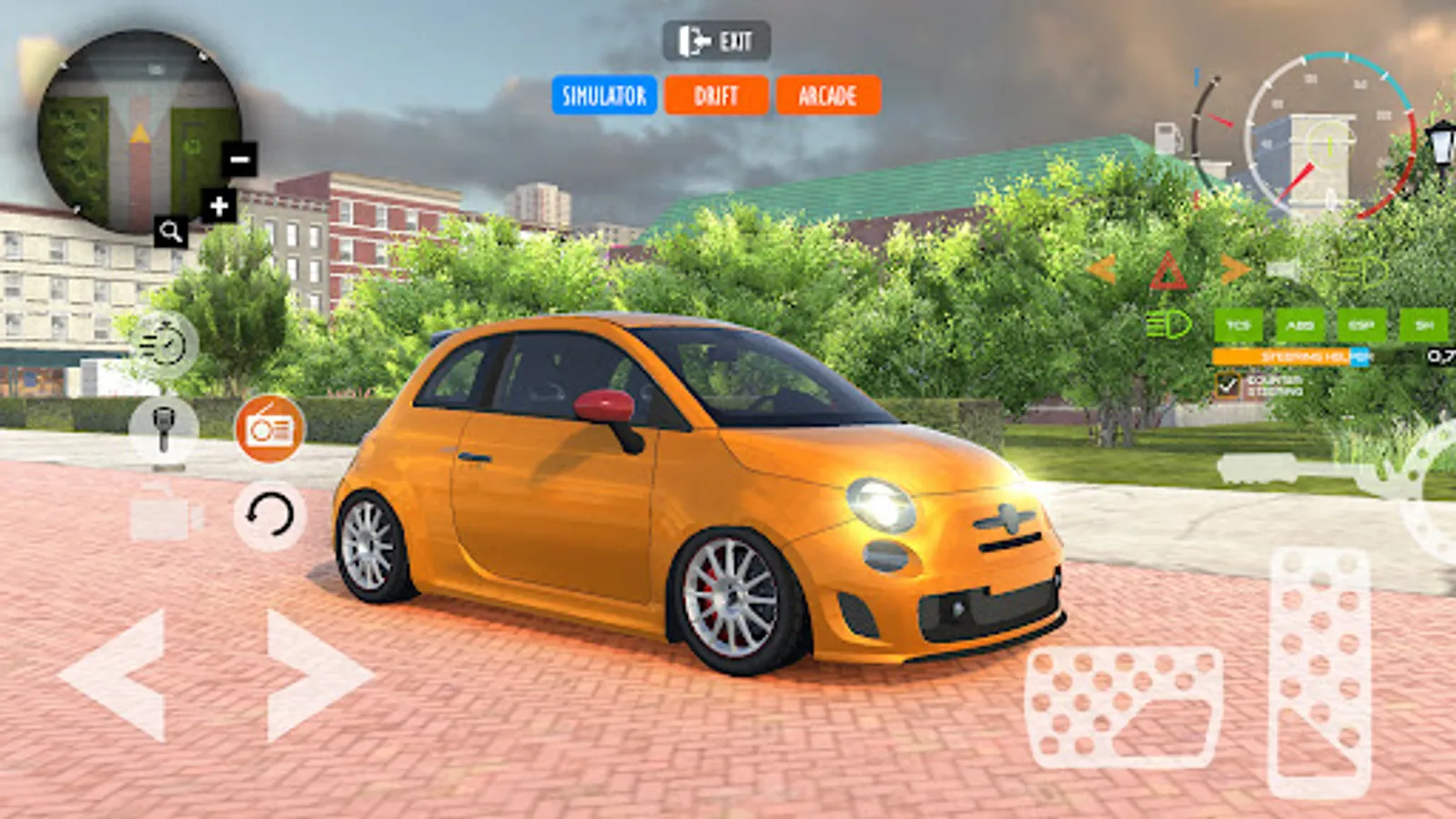This screenshot has width=1456, height=819.
Task: Open the map using the magnifier icon
Action: [x=170, y=232]
